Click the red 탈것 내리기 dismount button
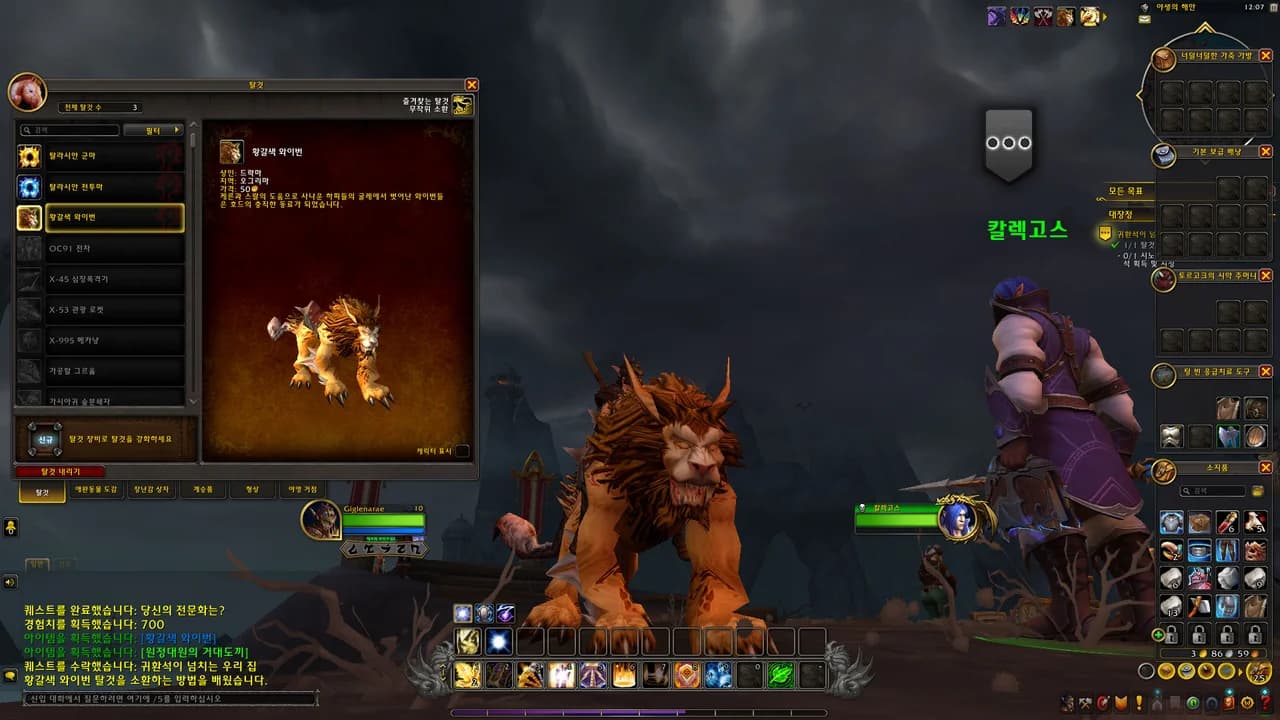This screenshot has height=720, width=1280. click(60, 471)
